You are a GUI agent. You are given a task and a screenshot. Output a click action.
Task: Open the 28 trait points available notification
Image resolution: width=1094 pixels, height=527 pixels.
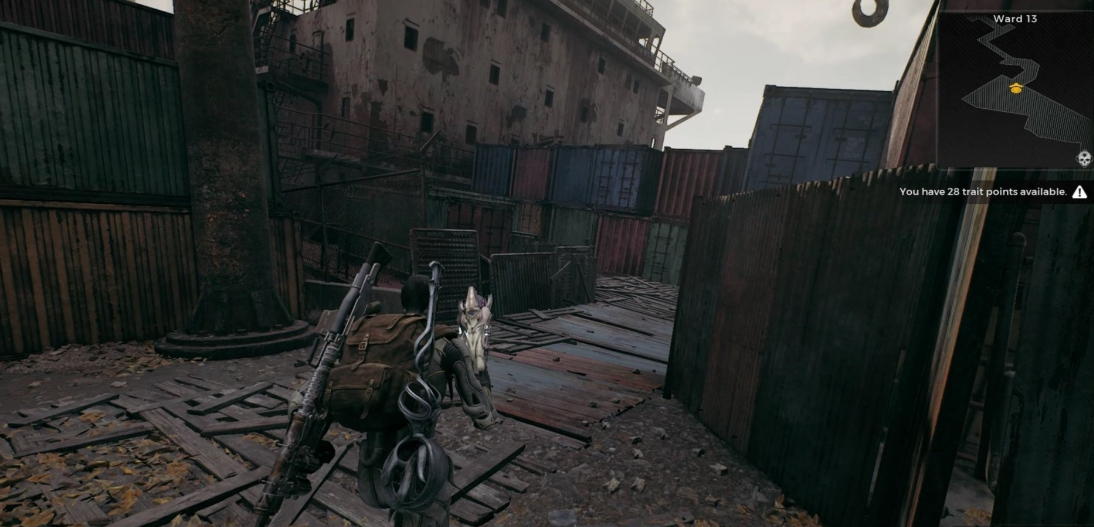[x=984, y=192]
